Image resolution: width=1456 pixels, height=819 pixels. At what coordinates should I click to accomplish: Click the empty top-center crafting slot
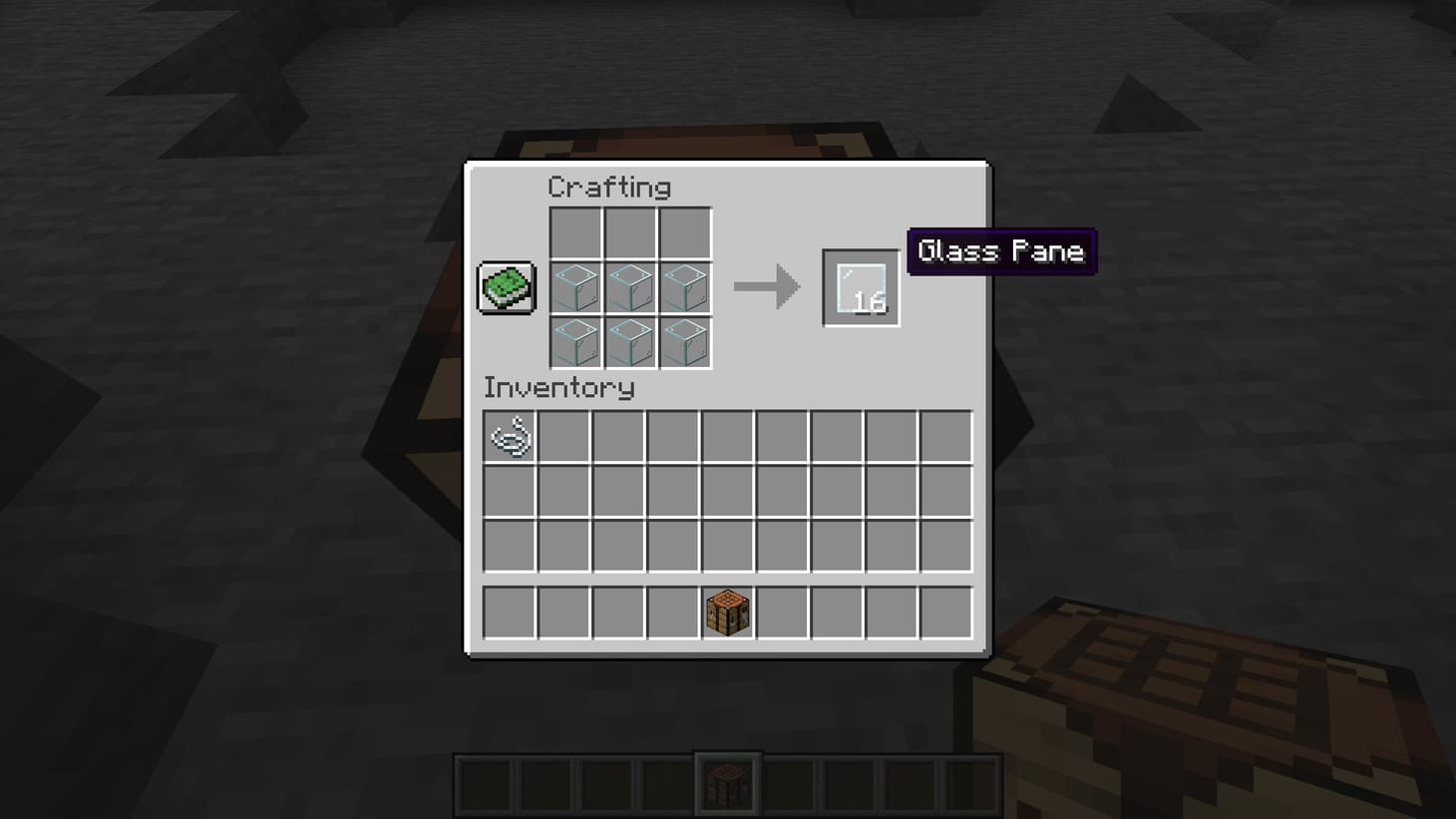(x=631, y=231)
